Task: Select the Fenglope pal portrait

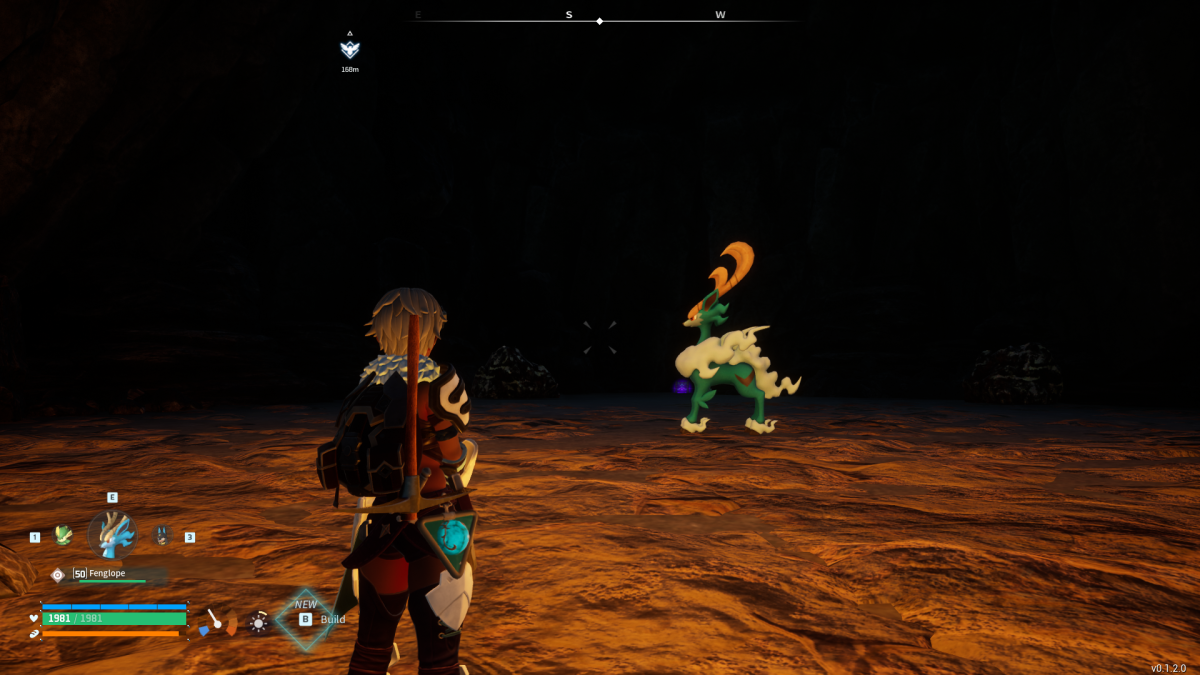Action: coord(111,534)
